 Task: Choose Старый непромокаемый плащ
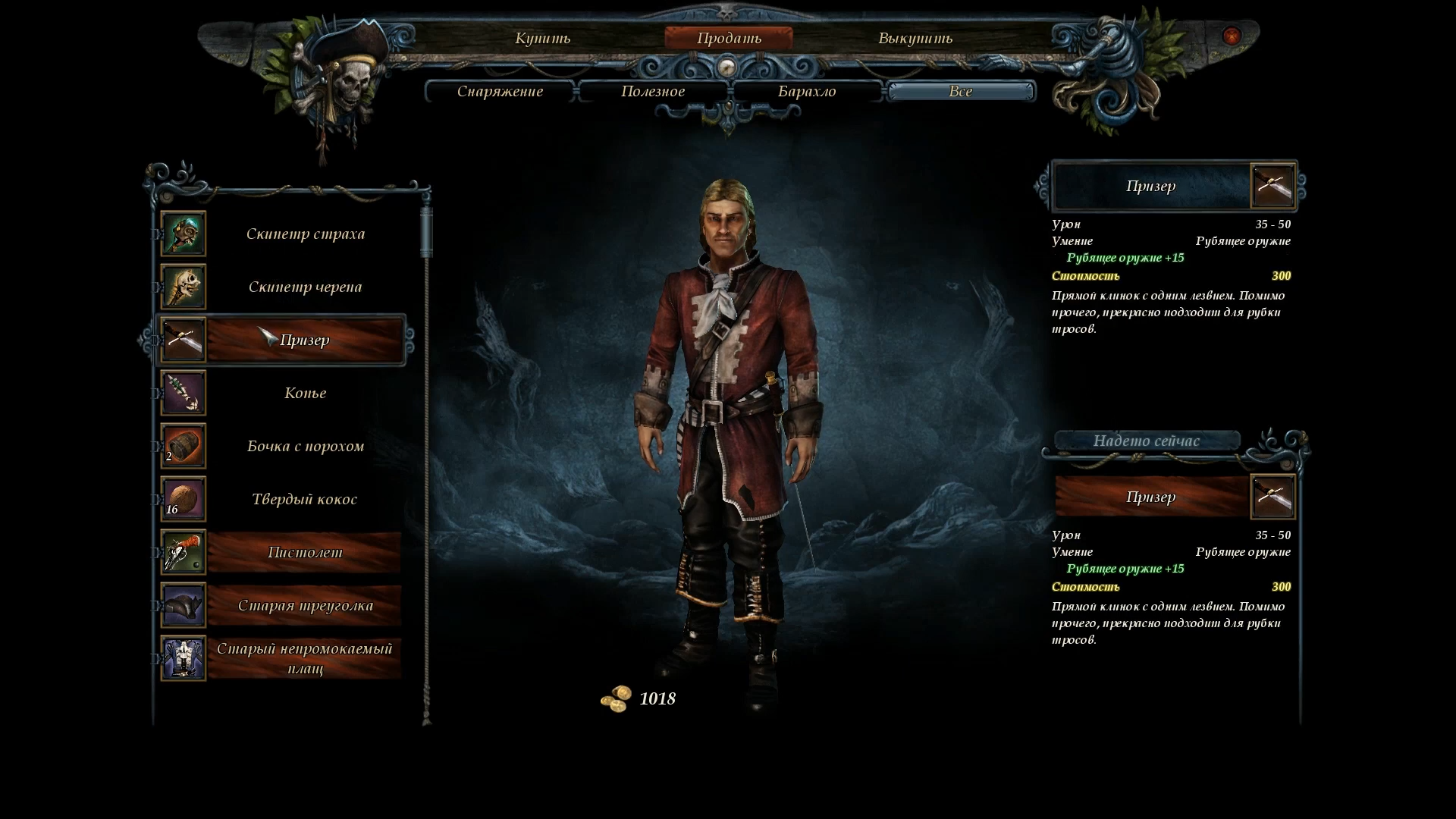[305, 658]
